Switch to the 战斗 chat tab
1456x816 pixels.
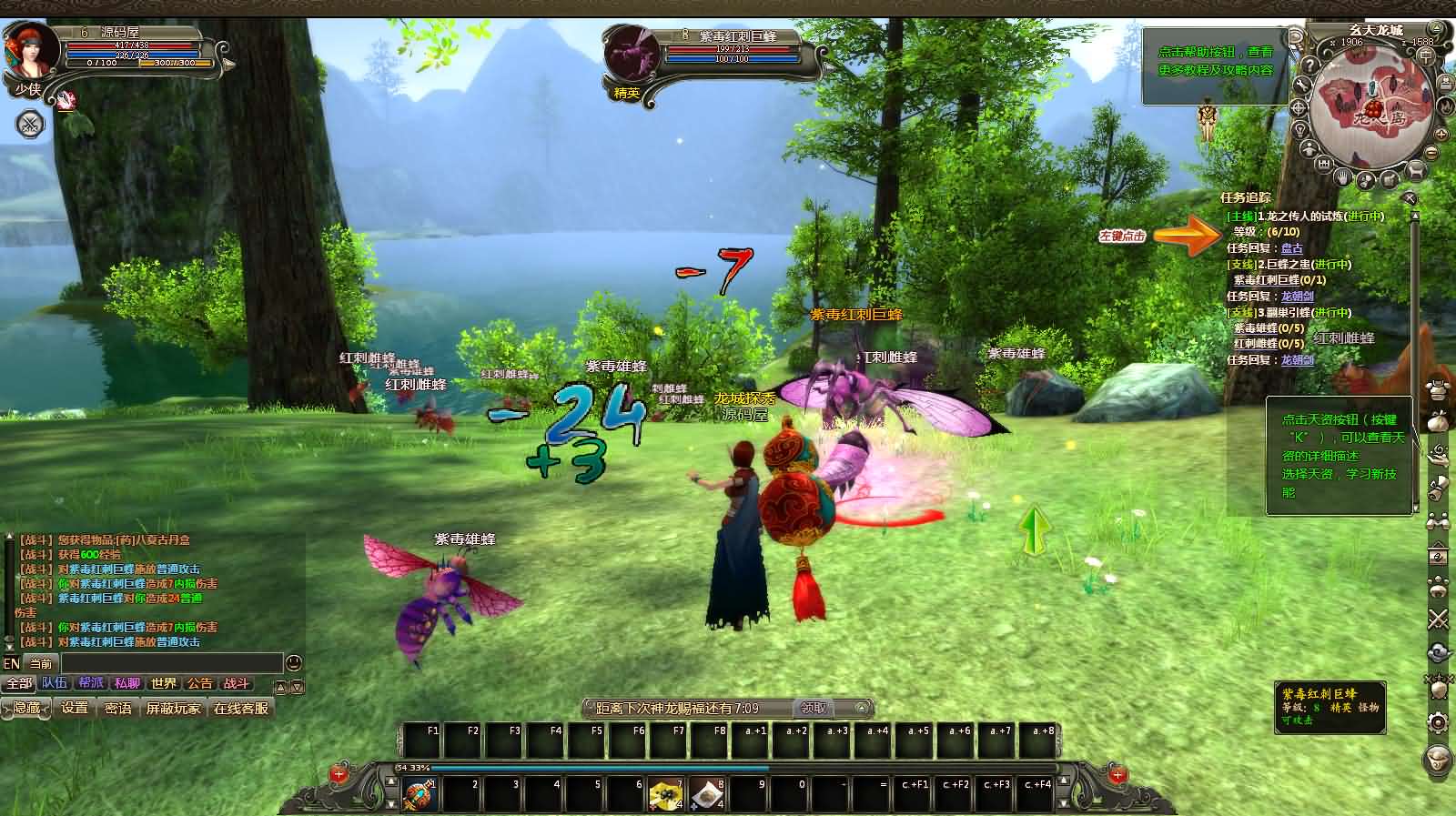coord(237,683)
